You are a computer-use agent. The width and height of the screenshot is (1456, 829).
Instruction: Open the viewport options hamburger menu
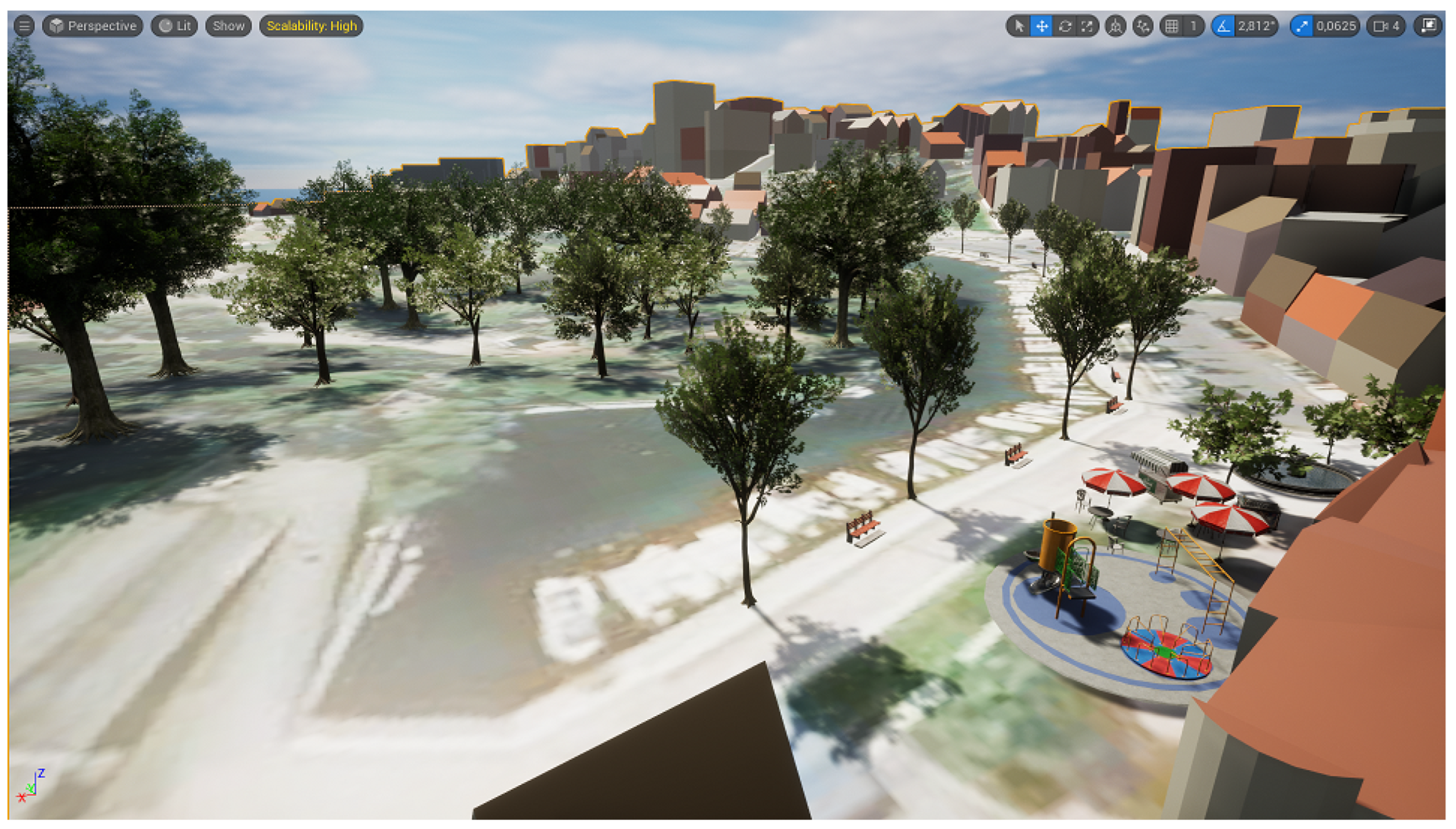coord(24,26)
